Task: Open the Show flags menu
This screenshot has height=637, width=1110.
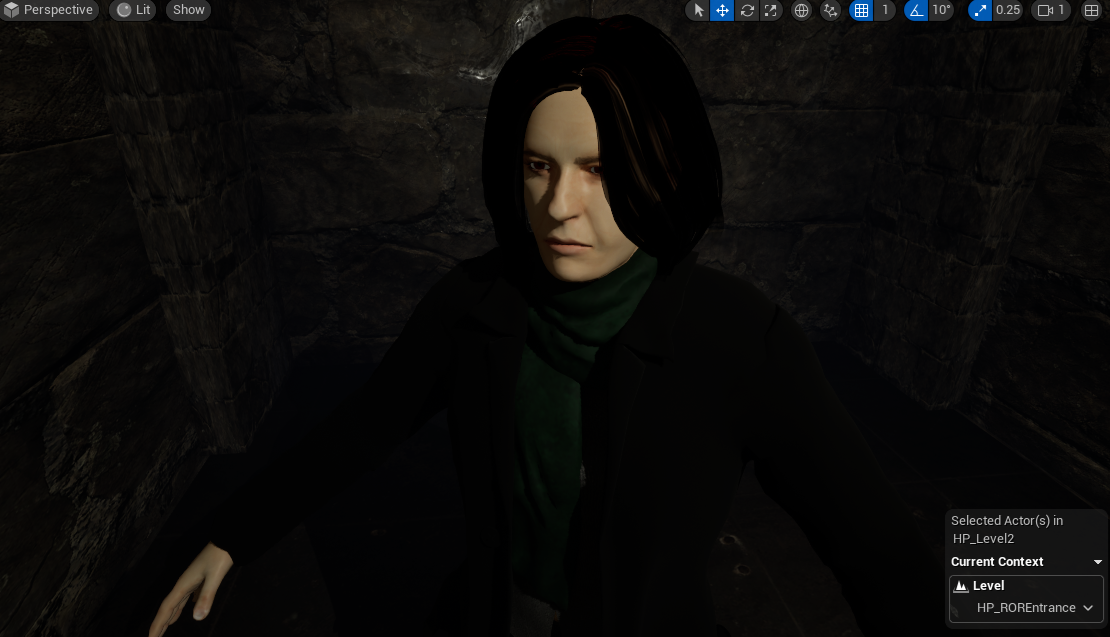Action: [188, 10]
